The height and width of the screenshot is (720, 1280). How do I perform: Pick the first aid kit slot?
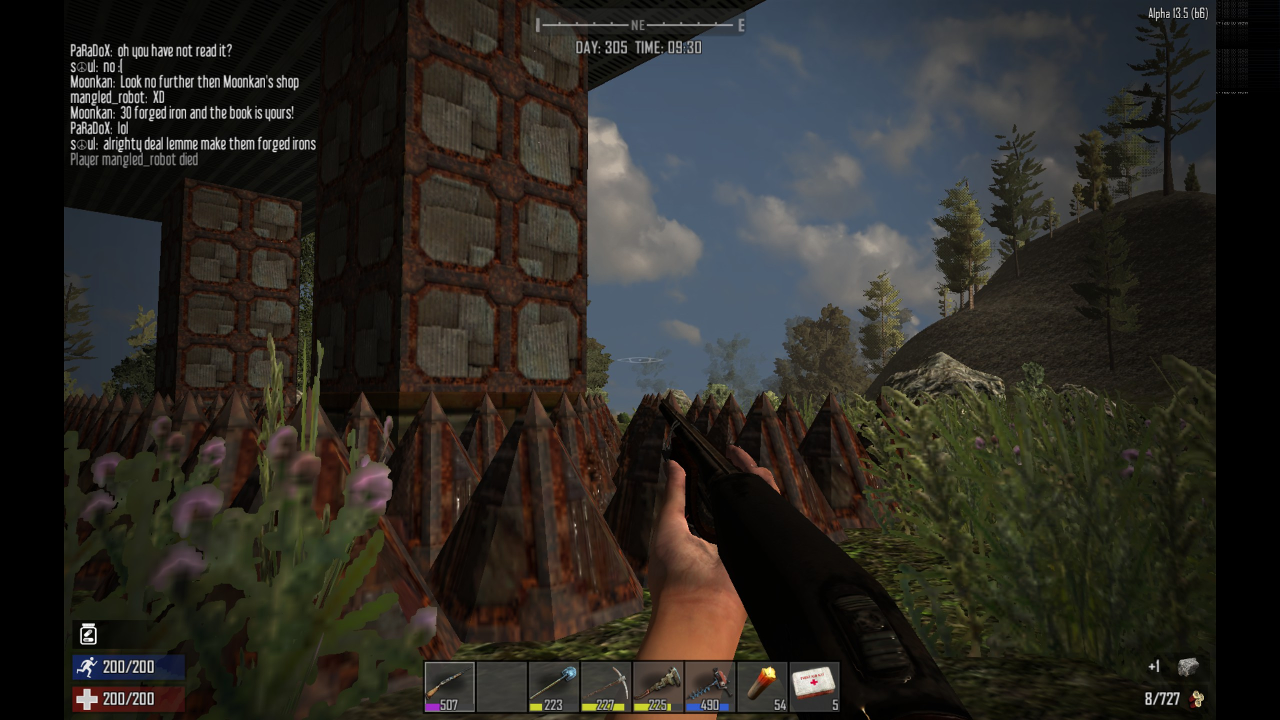pyautogui.click(x=813, y=686)
